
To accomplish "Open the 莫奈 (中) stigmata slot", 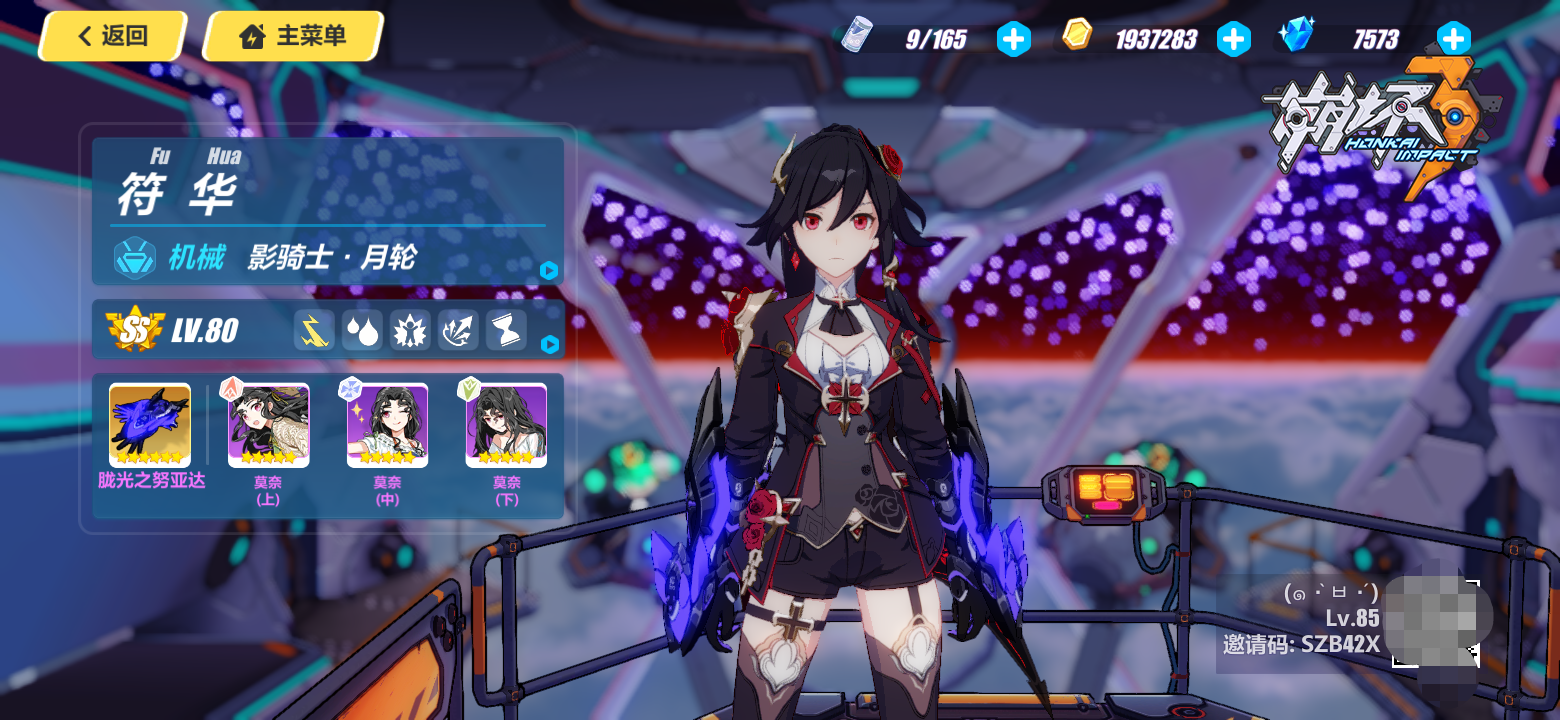I will tap(387, 426).
